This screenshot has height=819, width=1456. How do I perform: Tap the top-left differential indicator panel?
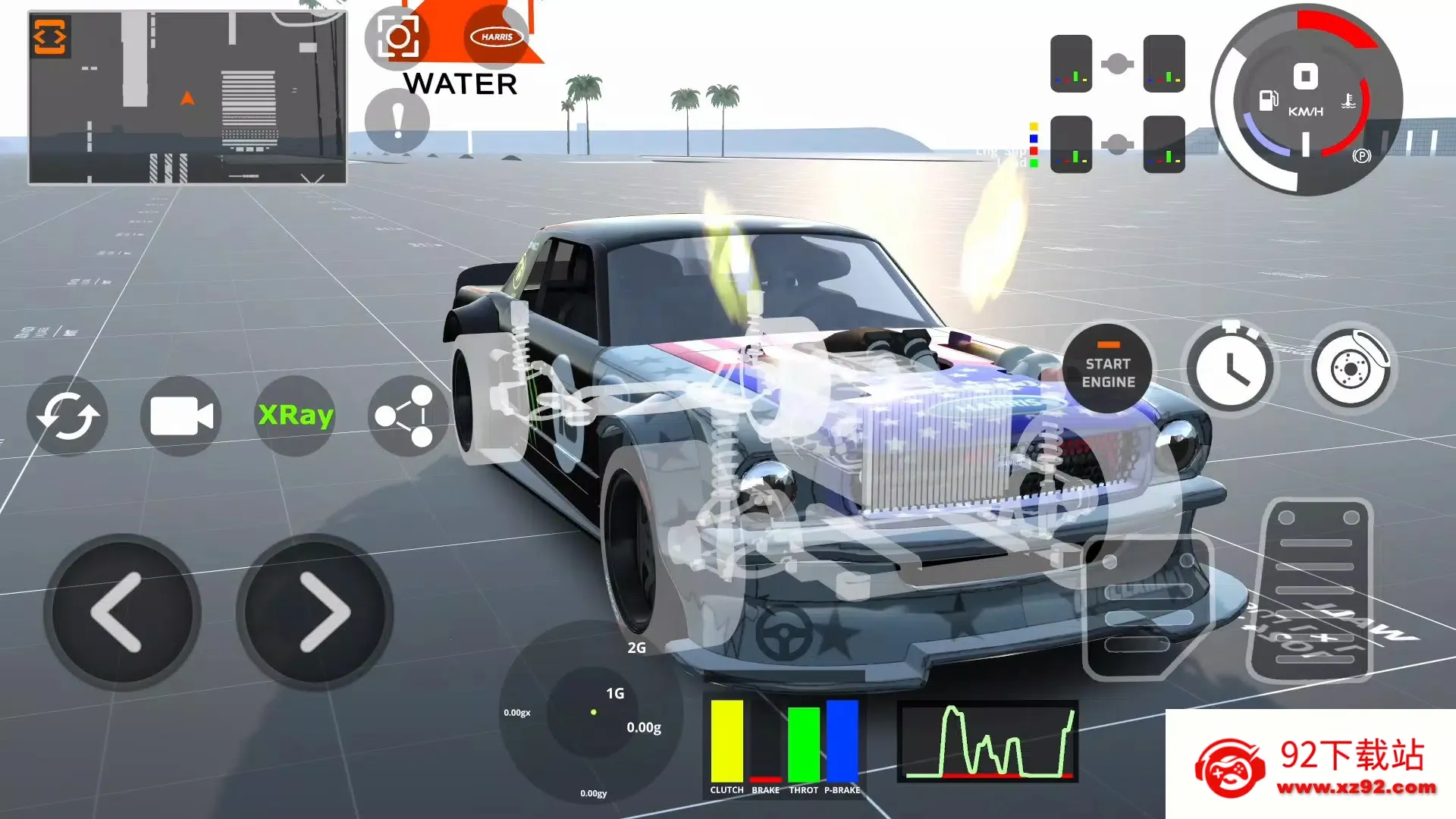click(x=1072, y=63)
